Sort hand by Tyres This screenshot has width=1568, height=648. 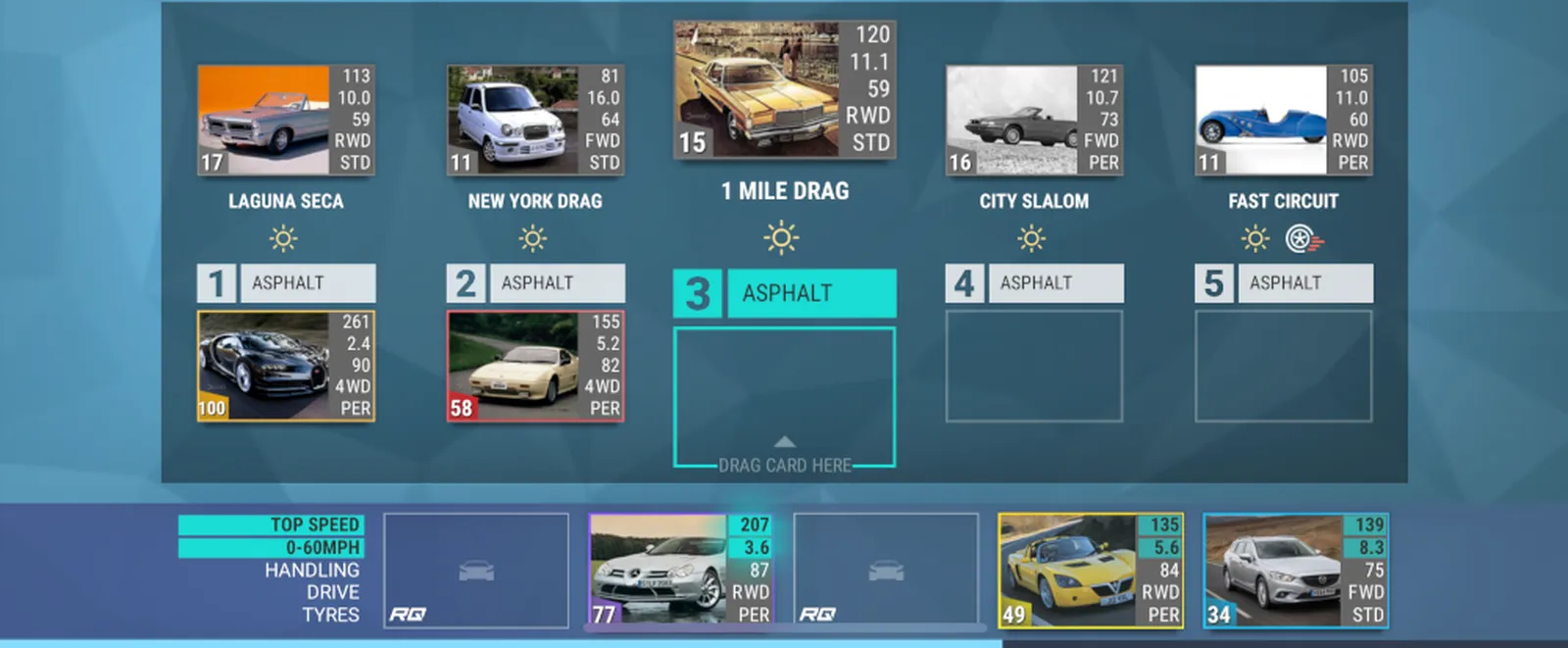tap(330, 615)
